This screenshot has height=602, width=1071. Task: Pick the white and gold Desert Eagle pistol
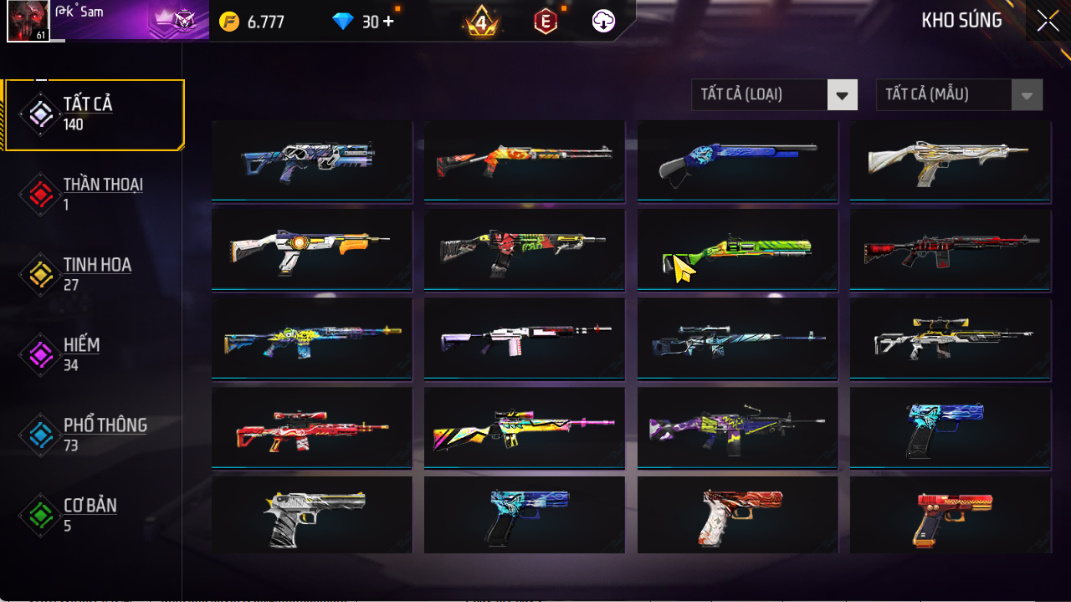pos(311,516)
